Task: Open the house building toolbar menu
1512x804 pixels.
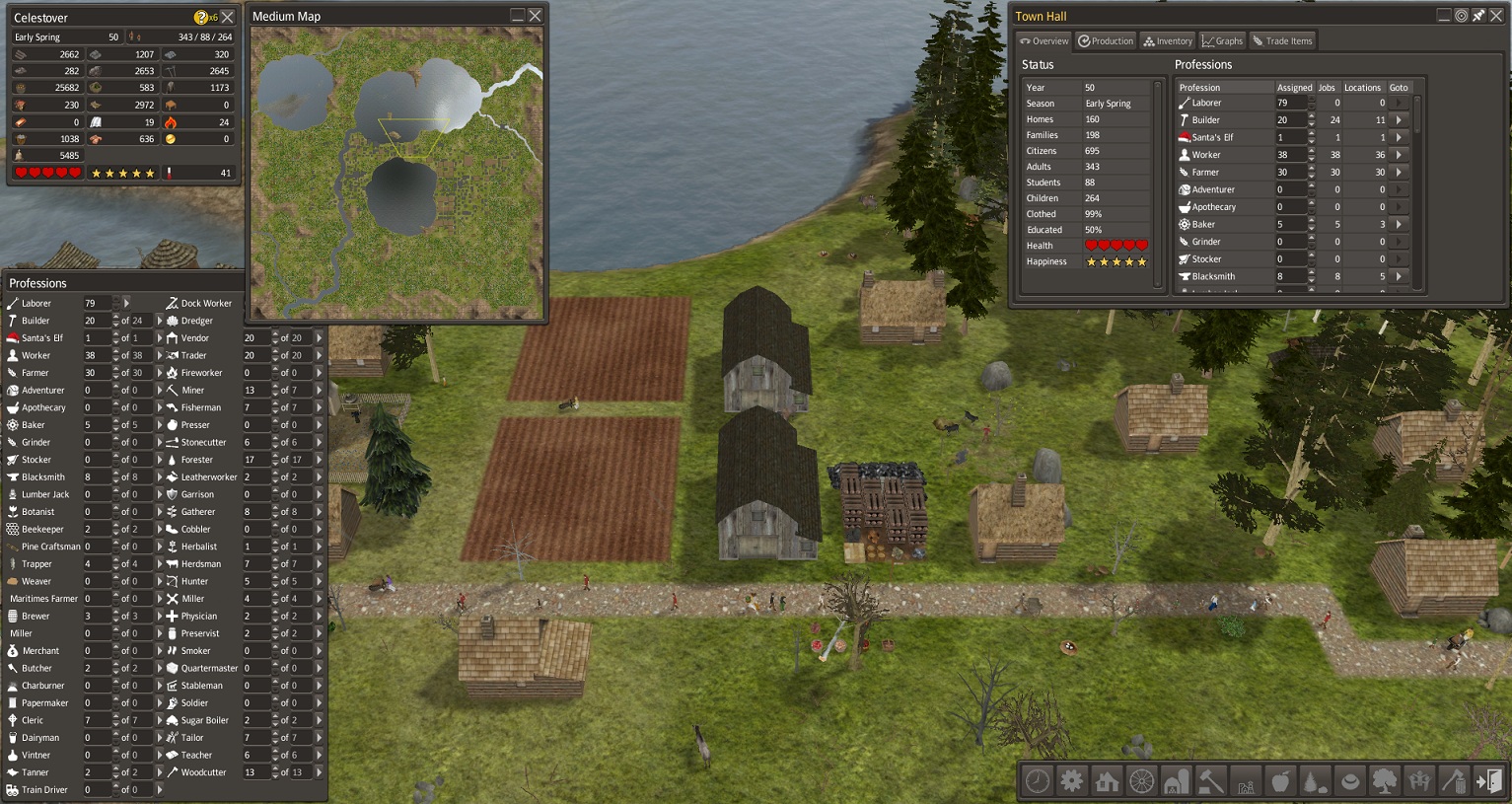Action: (1107, 781)
